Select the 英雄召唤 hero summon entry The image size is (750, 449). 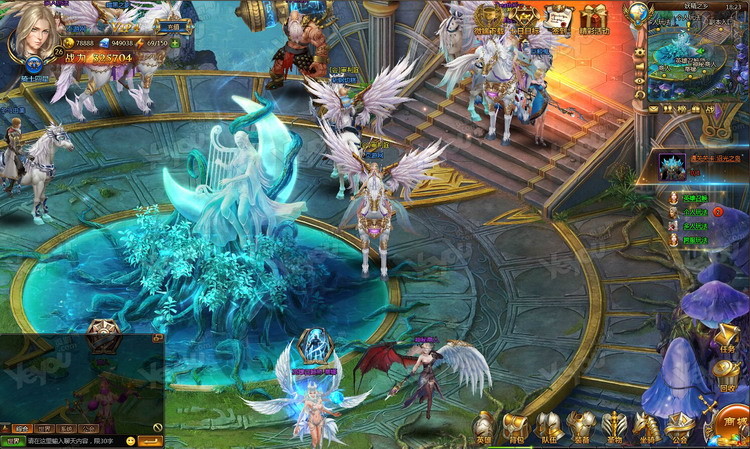(x=692, y=198)
